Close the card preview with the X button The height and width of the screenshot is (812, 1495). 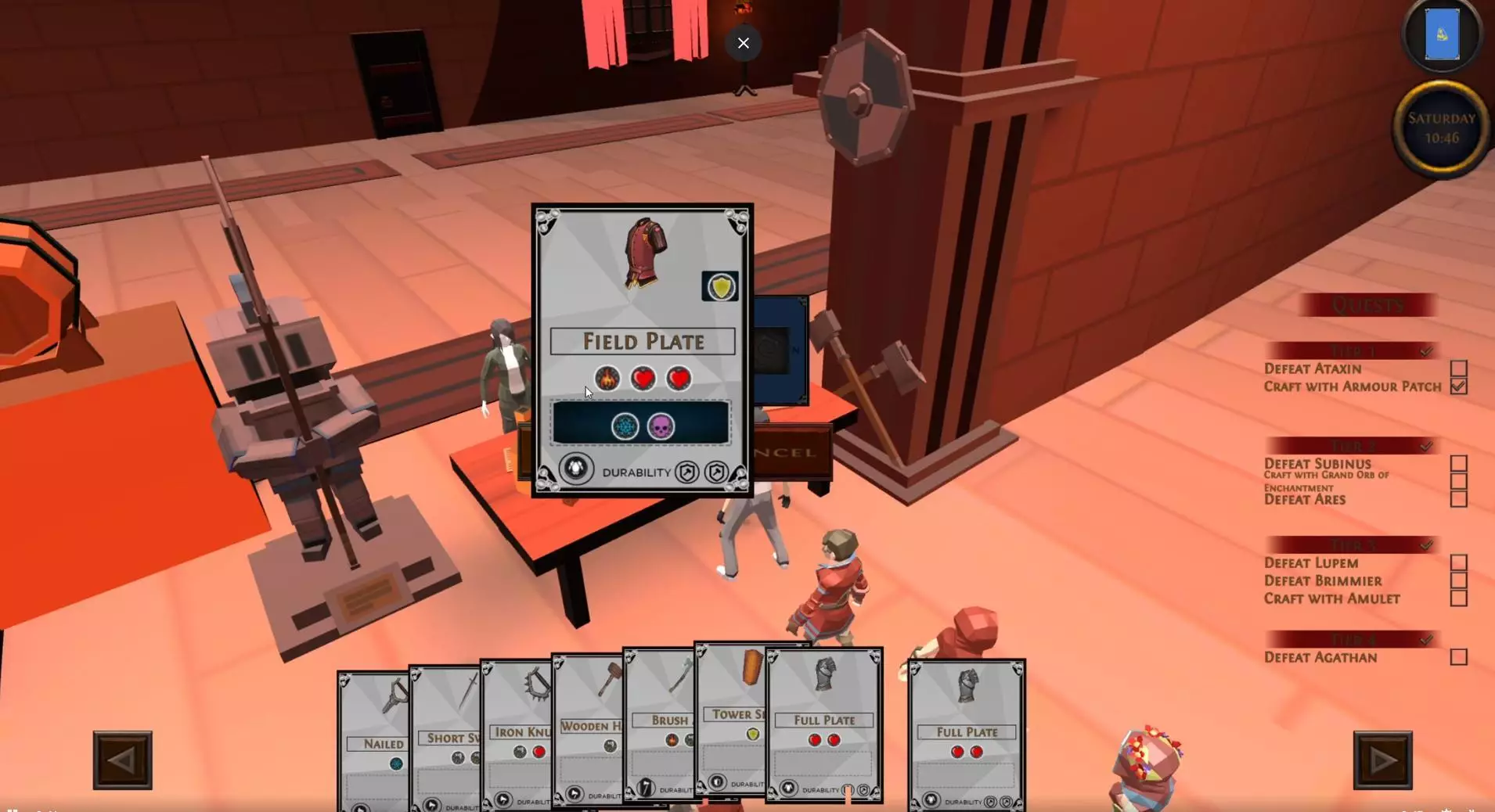pos(743,43)
